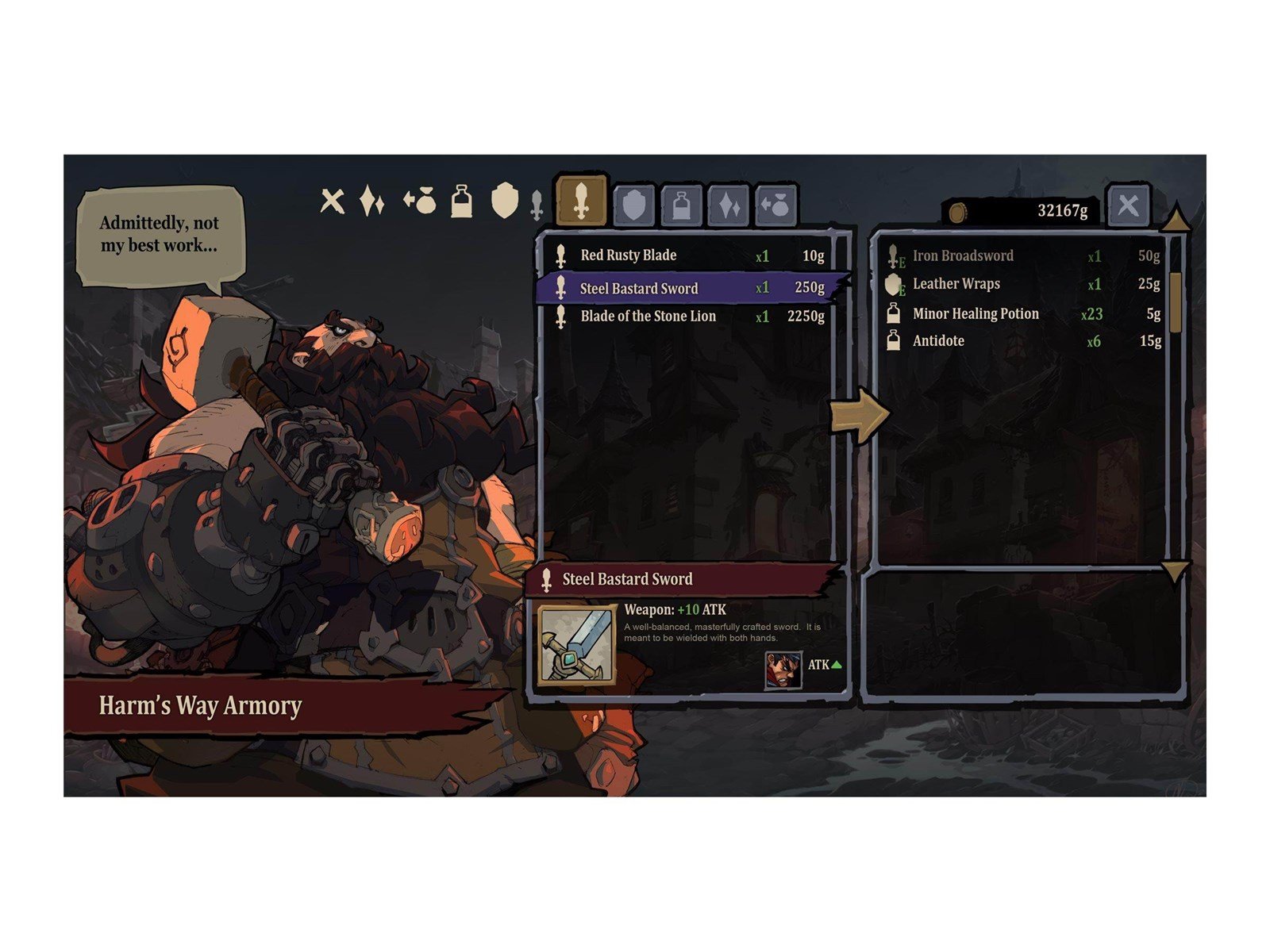The height and width of the screenshot is (952, 1270).
Task: Close the armory shop window
Action: pyautogui.click(x=1127, y=206)
